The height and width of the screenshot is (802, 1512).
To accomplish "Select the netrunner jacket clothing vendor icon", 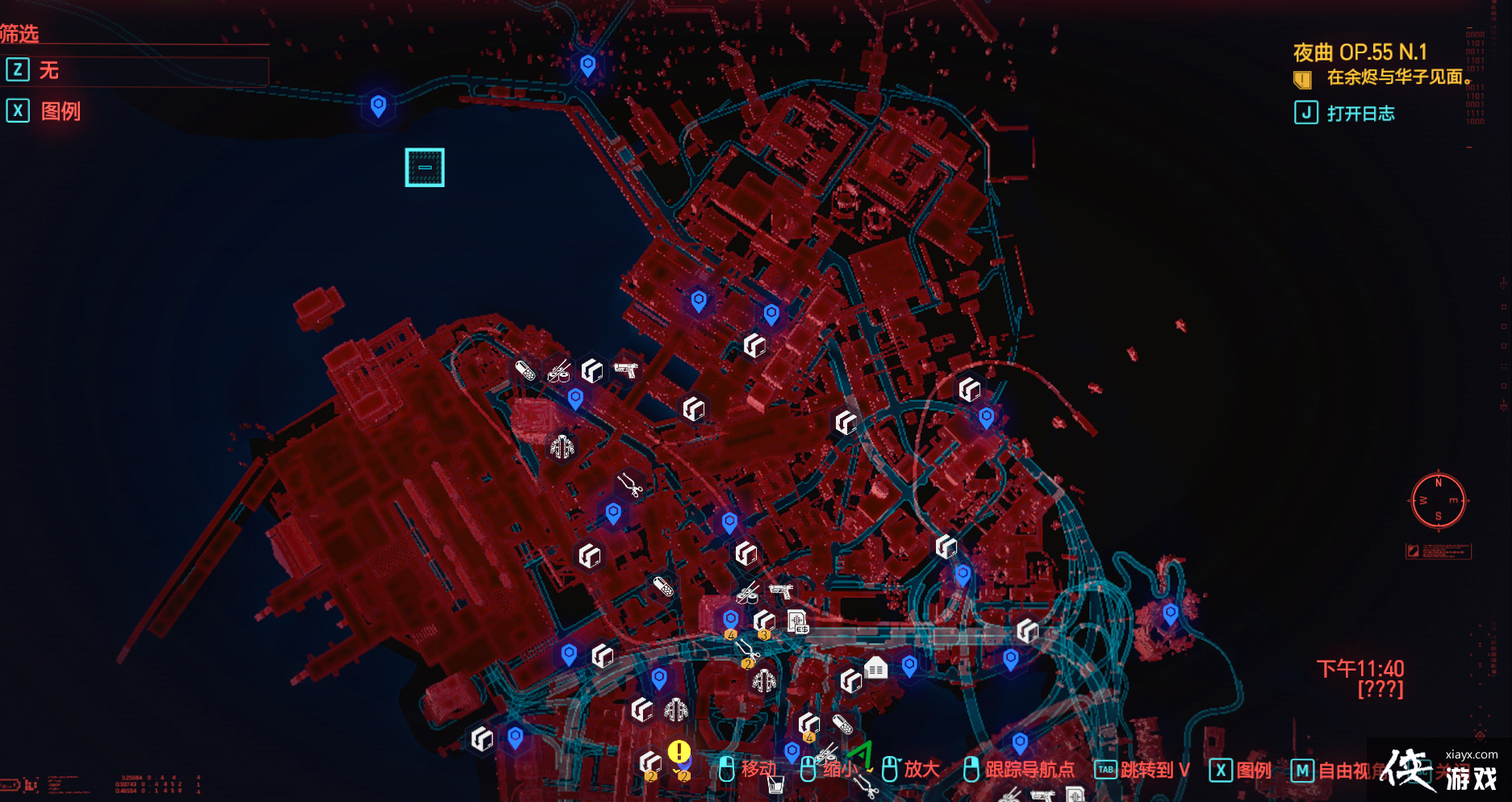I will pos(562,447).
